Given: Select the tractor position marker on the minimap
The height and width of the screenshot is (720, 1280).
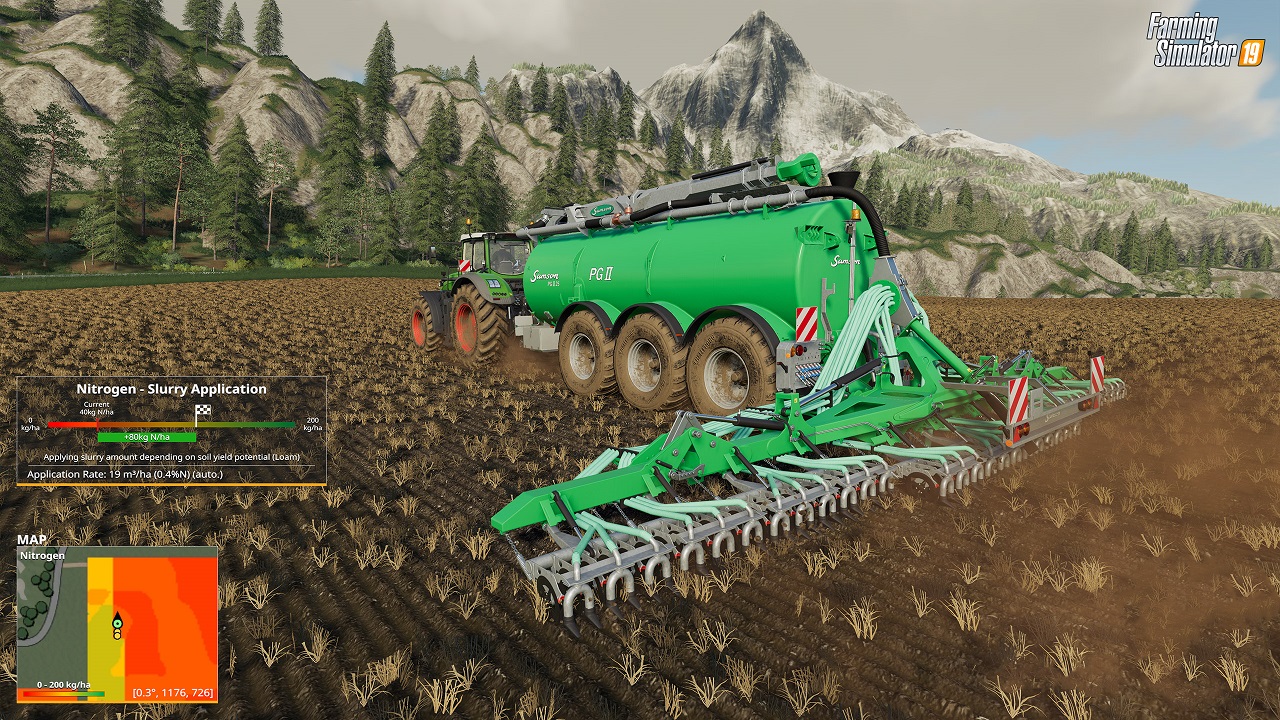Looking at the screenshot, I should coord(117,627).
